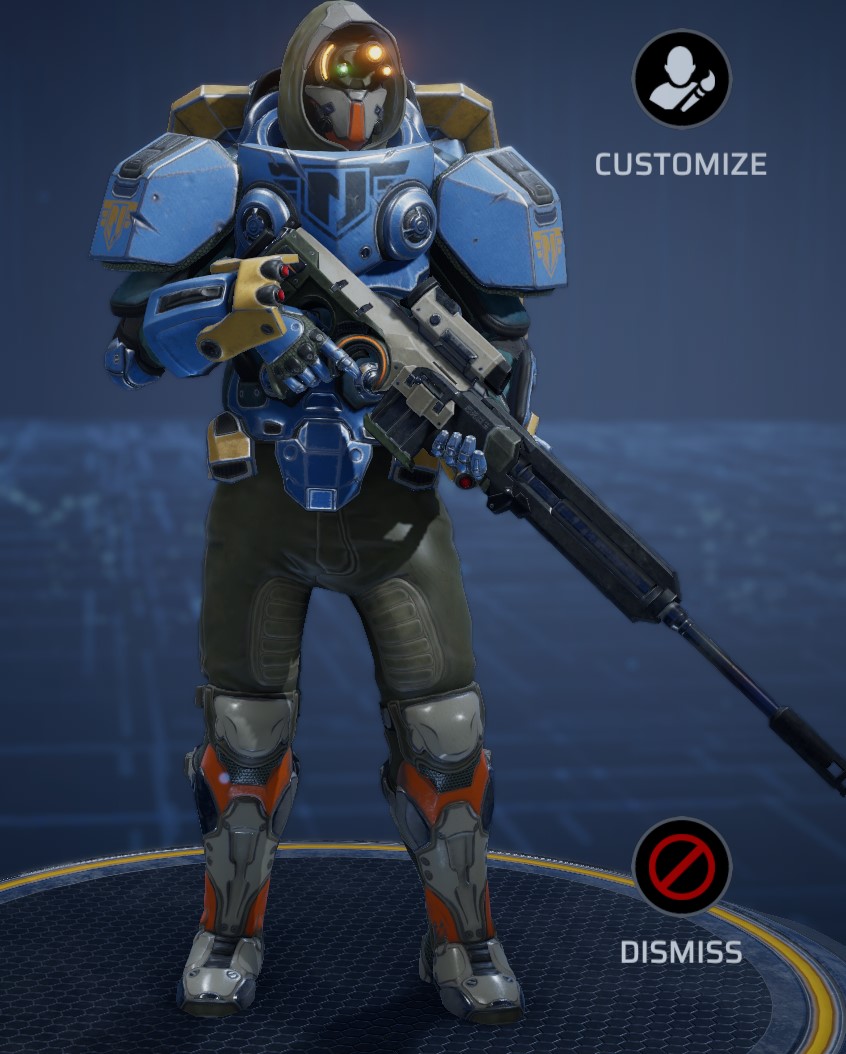Open the Customize soldier option
The width and height of the screenshot is (846, 1054).
point(681,79)
